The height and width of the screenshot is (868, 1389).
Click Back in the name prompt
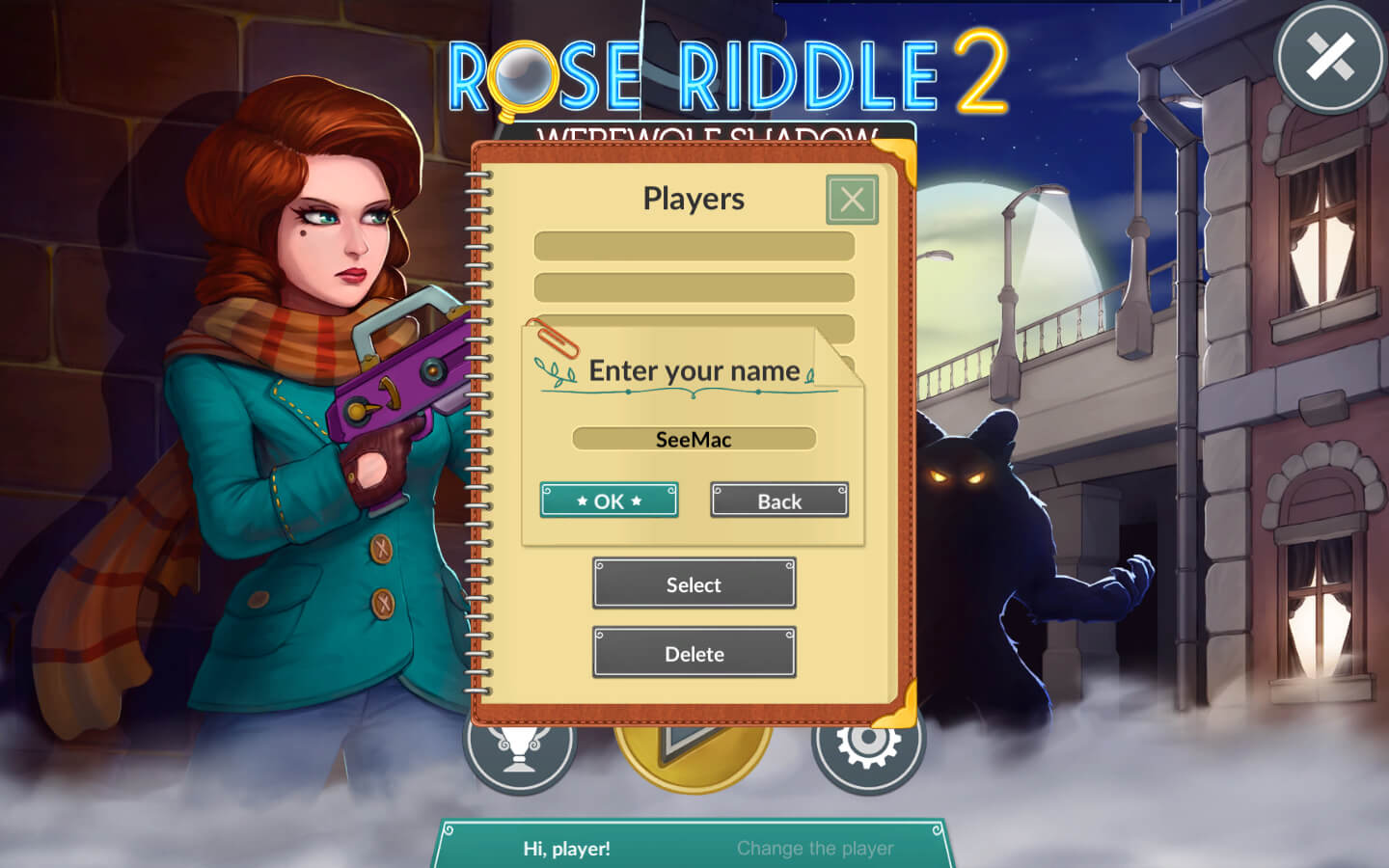point(779,501)
